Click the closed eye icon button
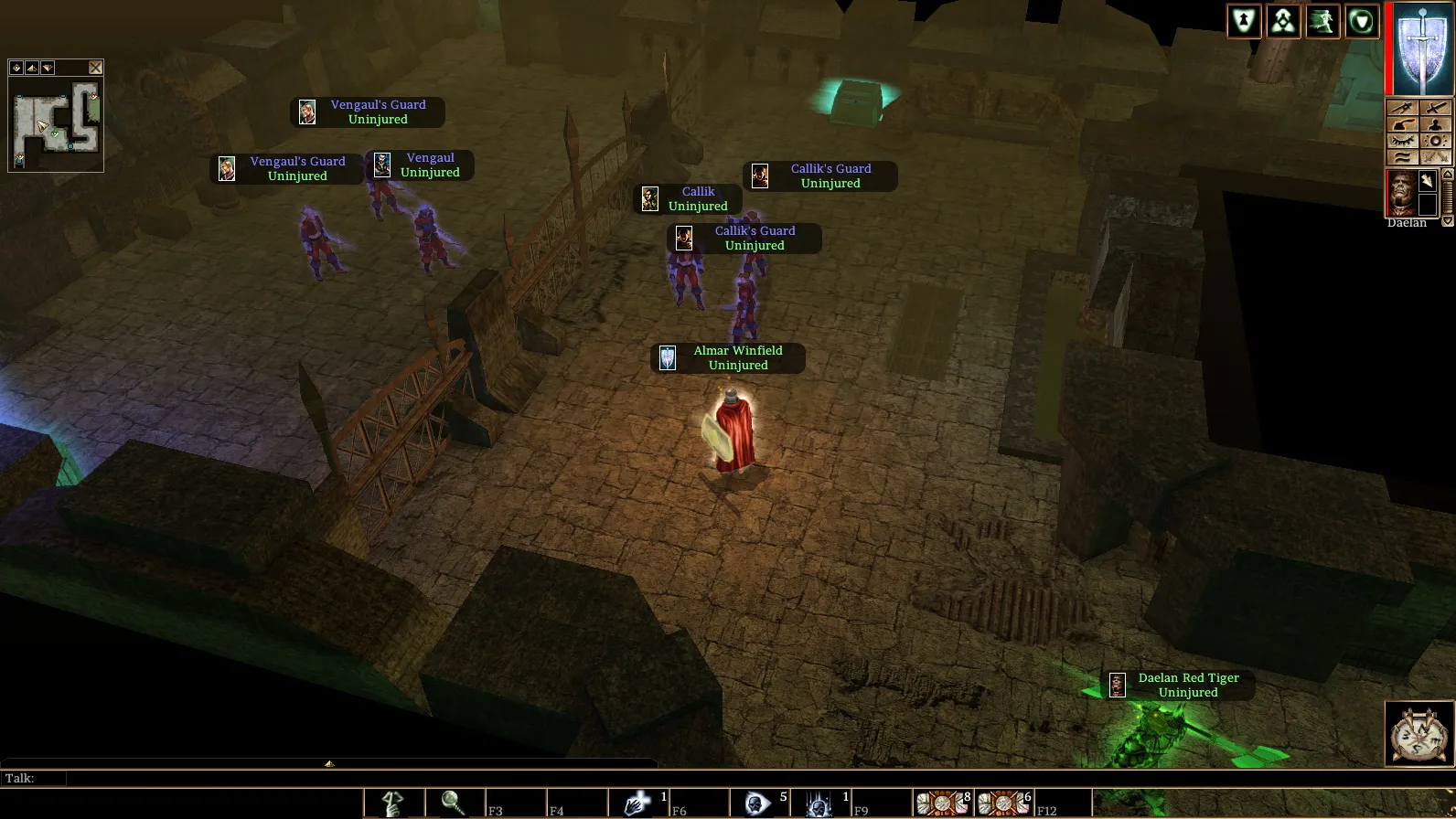Viewport: 1456px width, 819px height. pos(1402,141)
